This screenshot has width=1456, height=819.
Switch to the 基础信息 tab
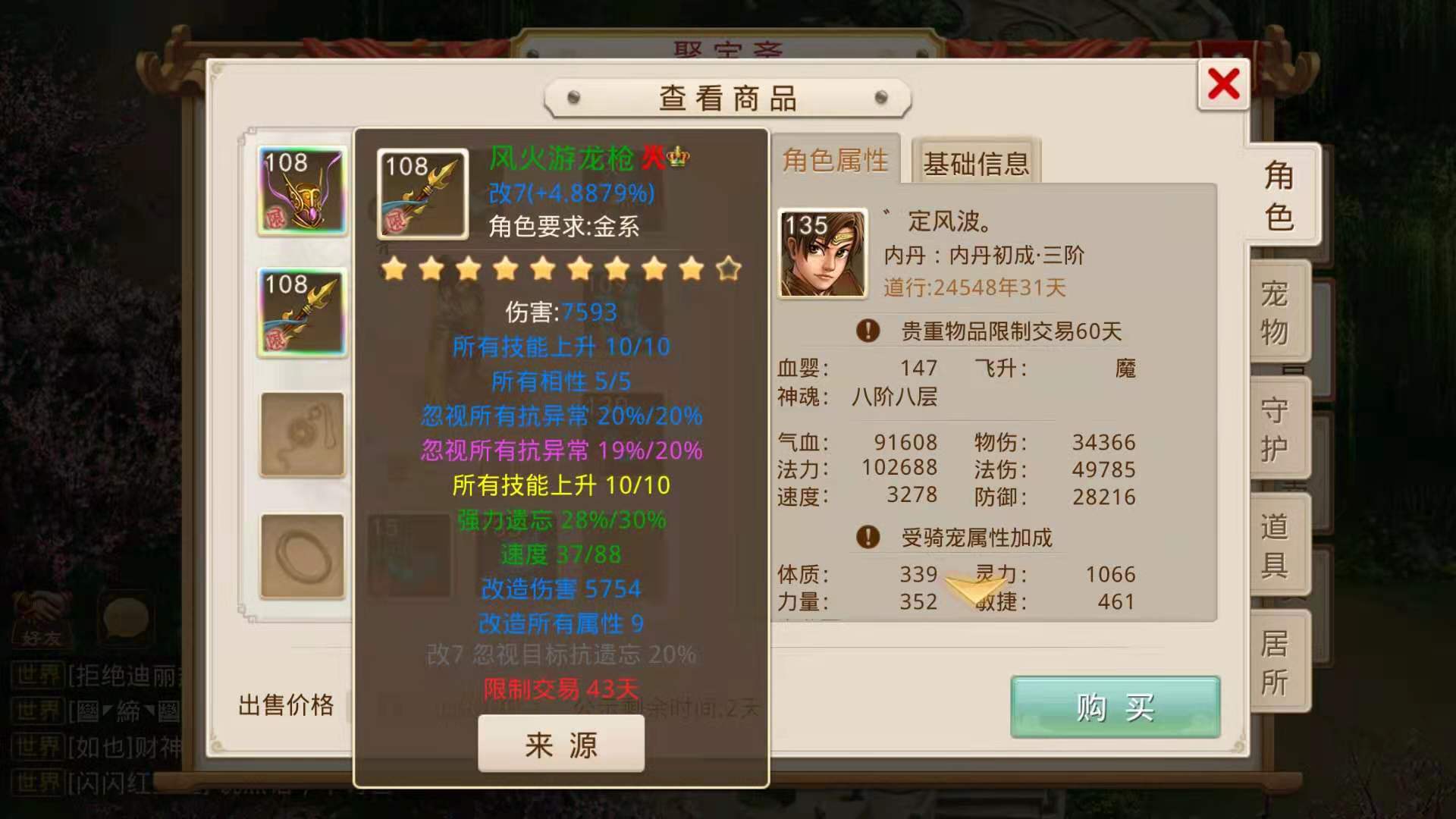[975, 162]
